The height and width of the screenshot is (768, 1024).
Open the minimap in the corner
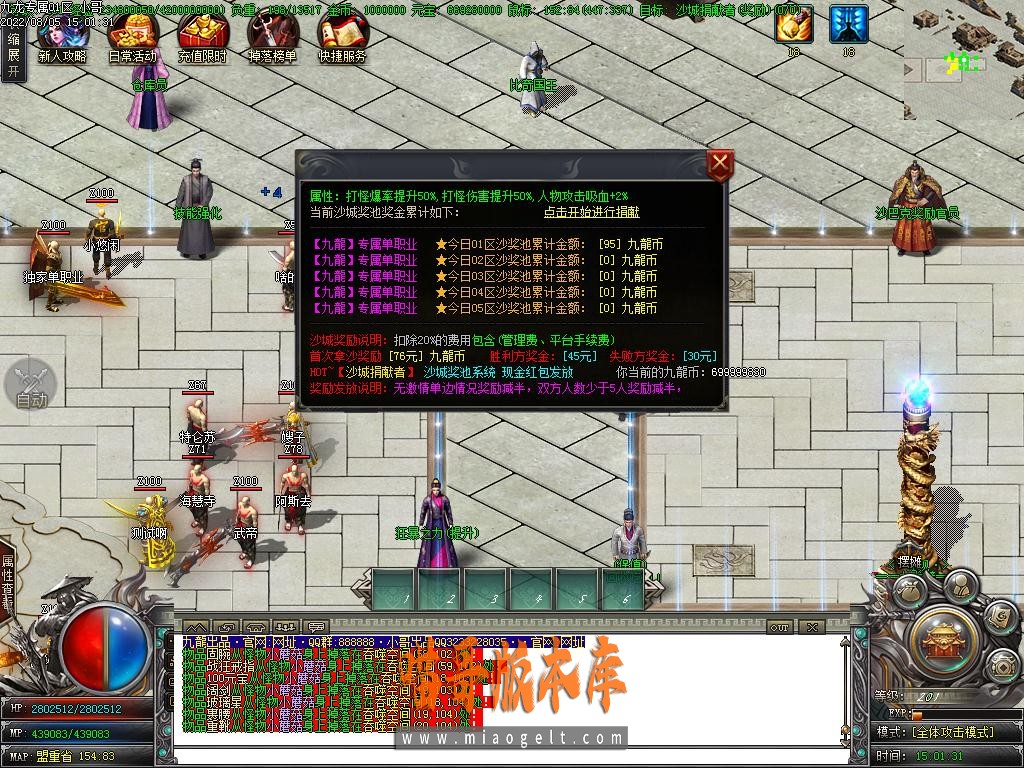pos(963,60)
